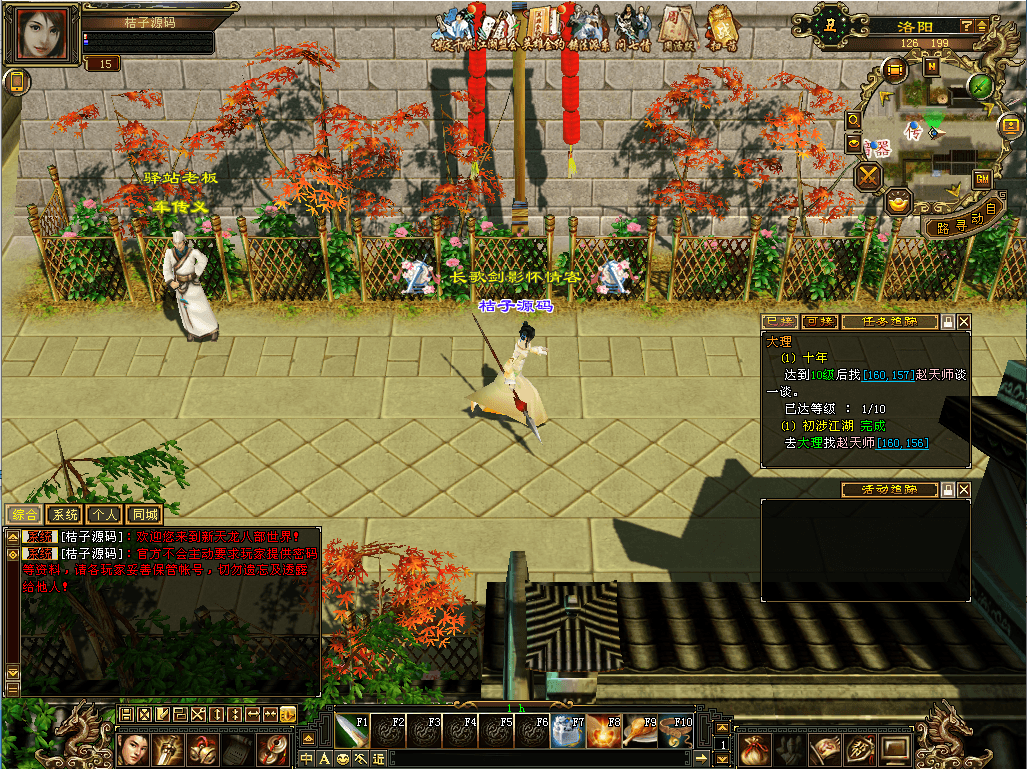Use the F1 sword skill slot

[351, 731]
